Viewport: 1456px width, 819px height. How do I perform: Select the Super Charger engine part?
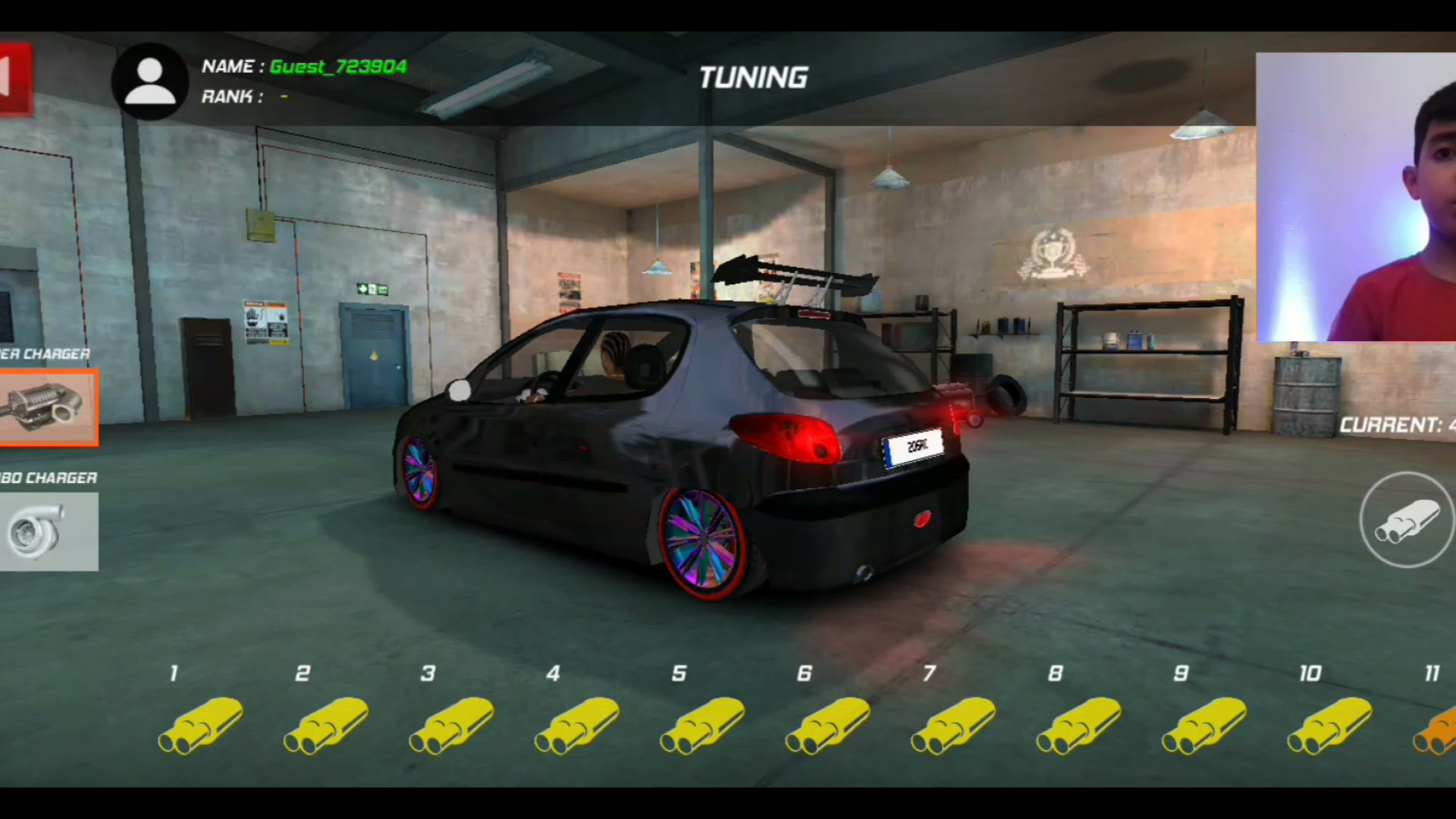(x=48, y=407)
